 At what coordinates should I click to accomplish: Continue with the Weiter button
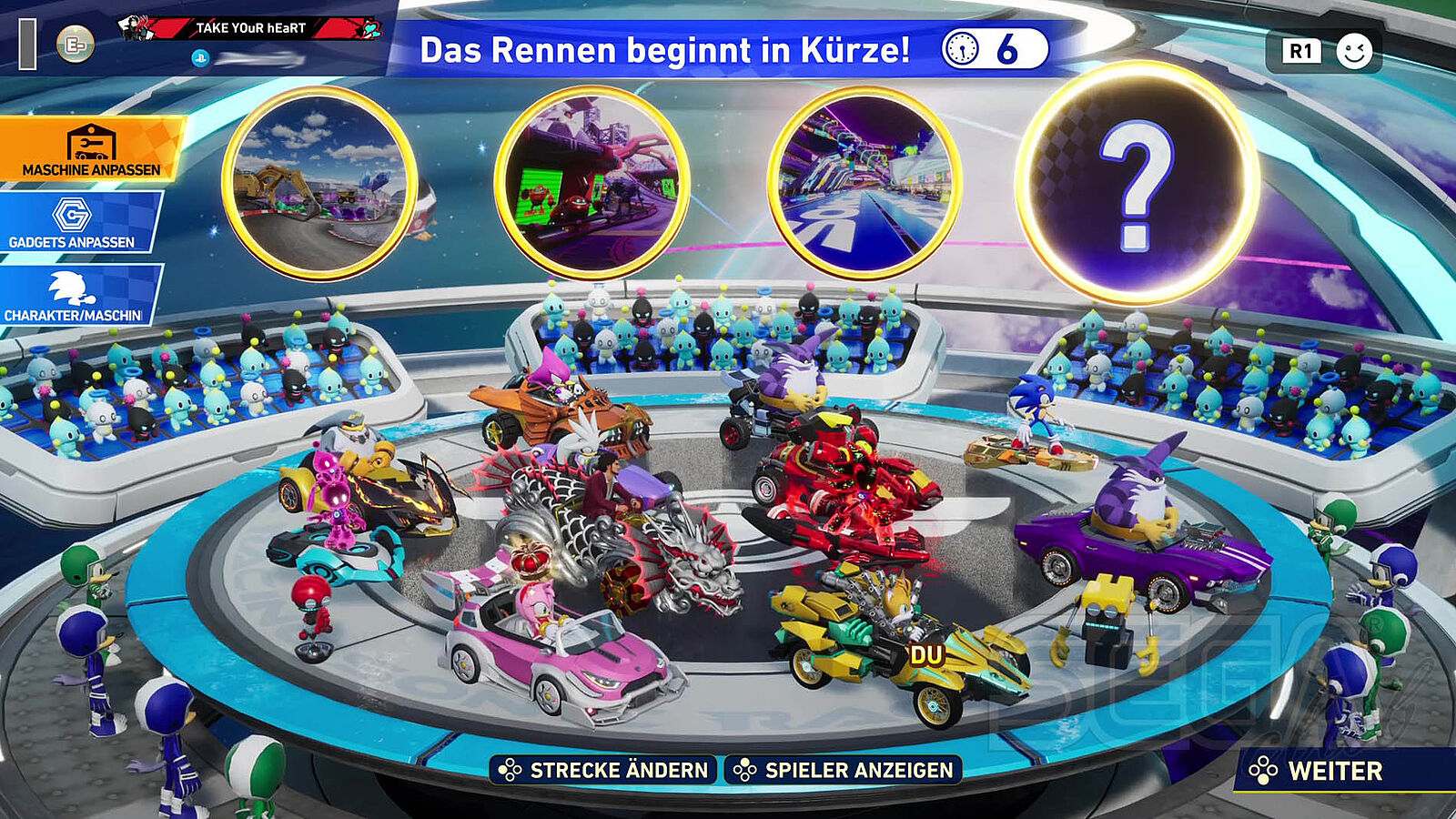(1334, 771)
